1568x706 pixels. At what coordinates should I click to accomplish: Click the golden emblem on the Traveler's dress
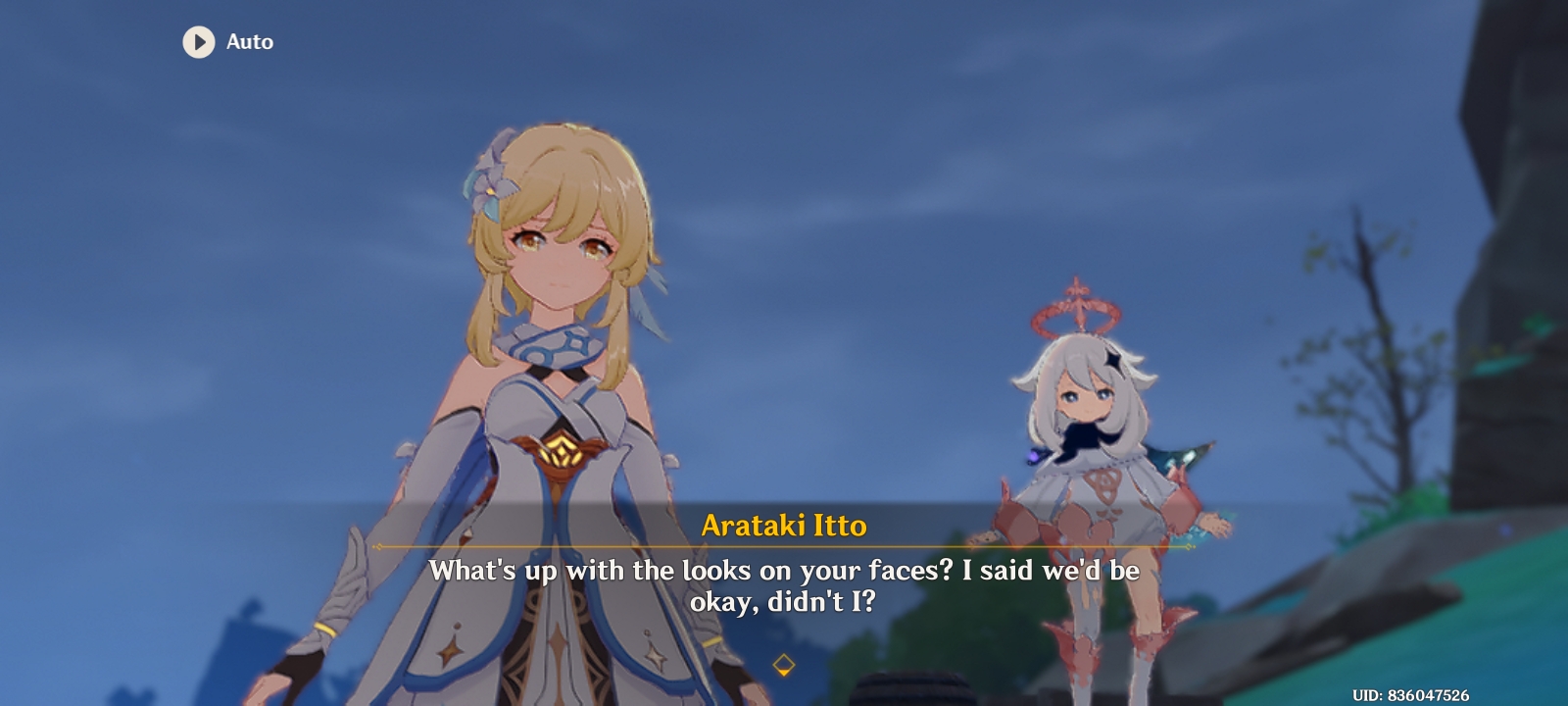[x=562, y=453]
